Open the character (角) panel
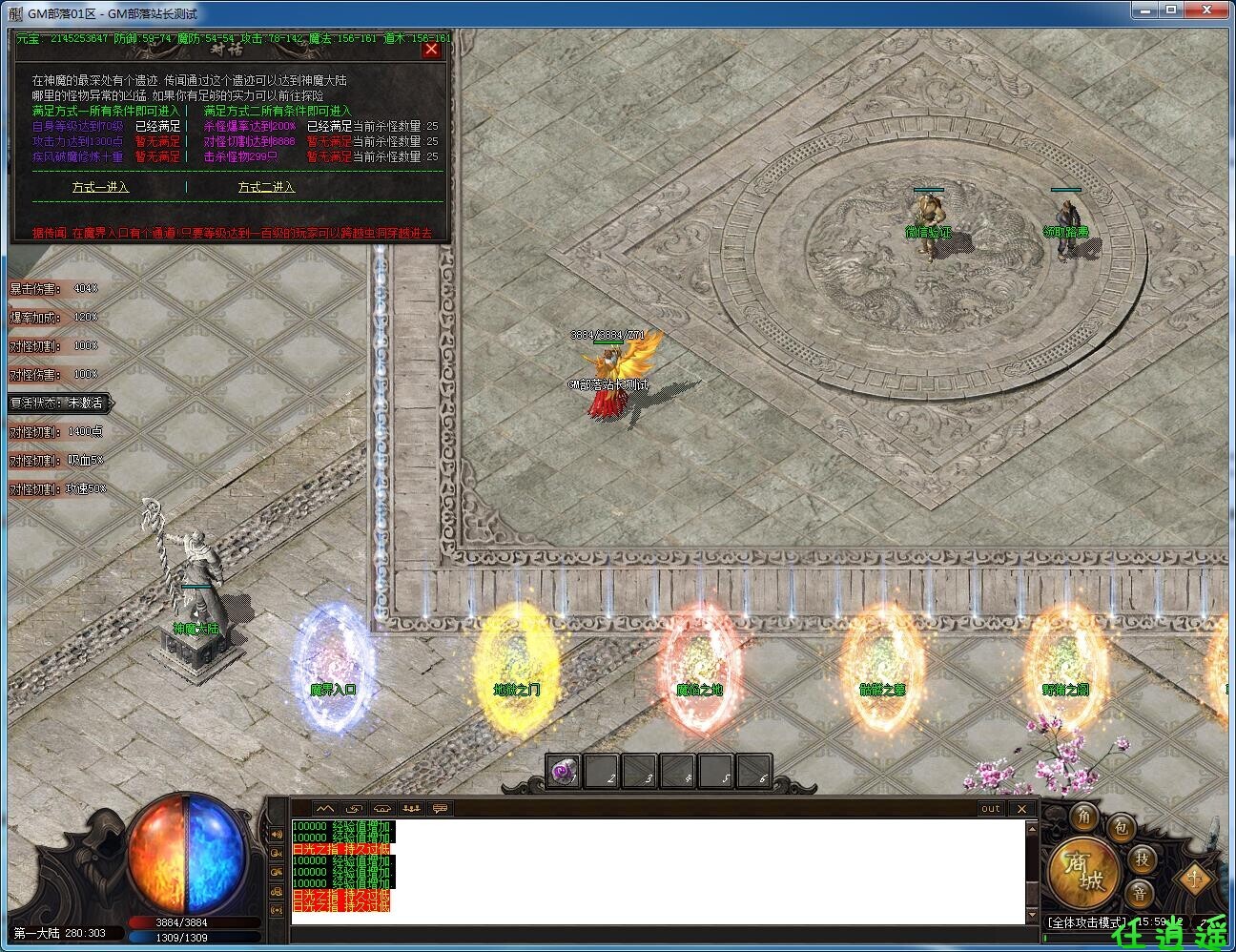 click(1083, 817)
